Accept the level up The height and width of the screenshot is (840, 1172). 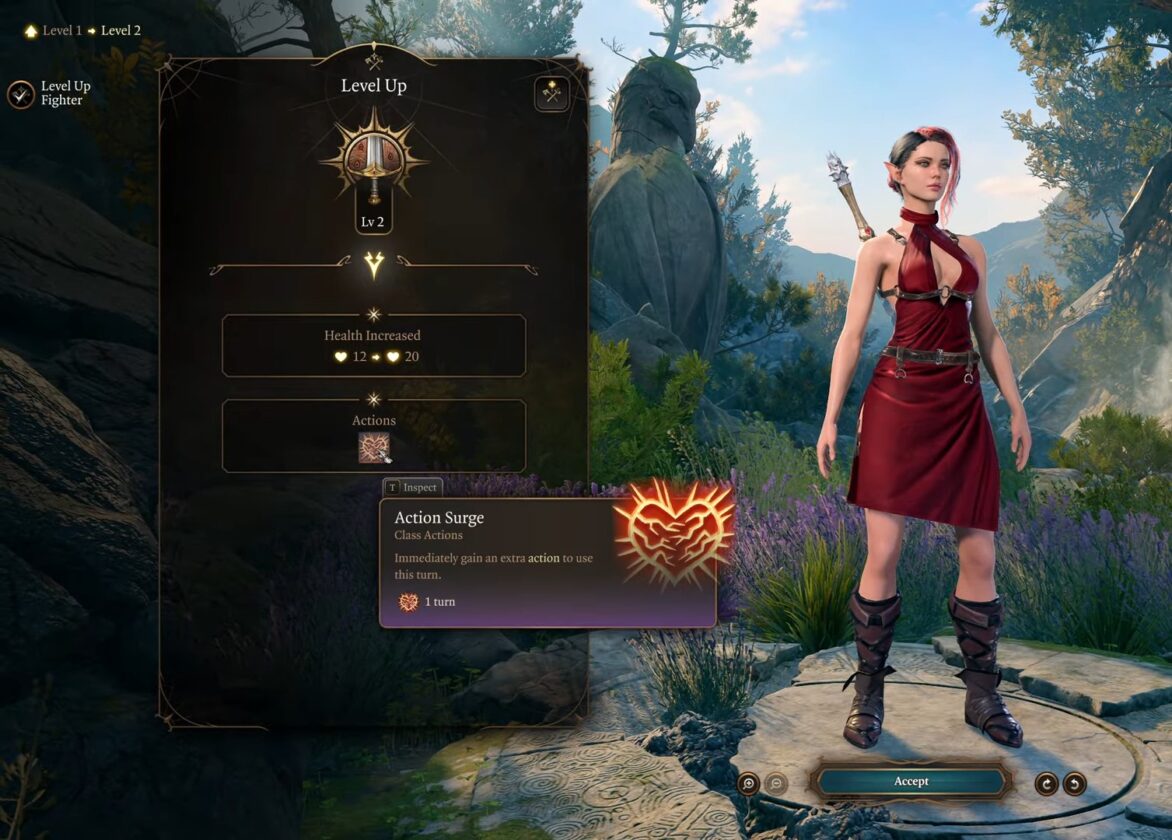pos(910,782)
